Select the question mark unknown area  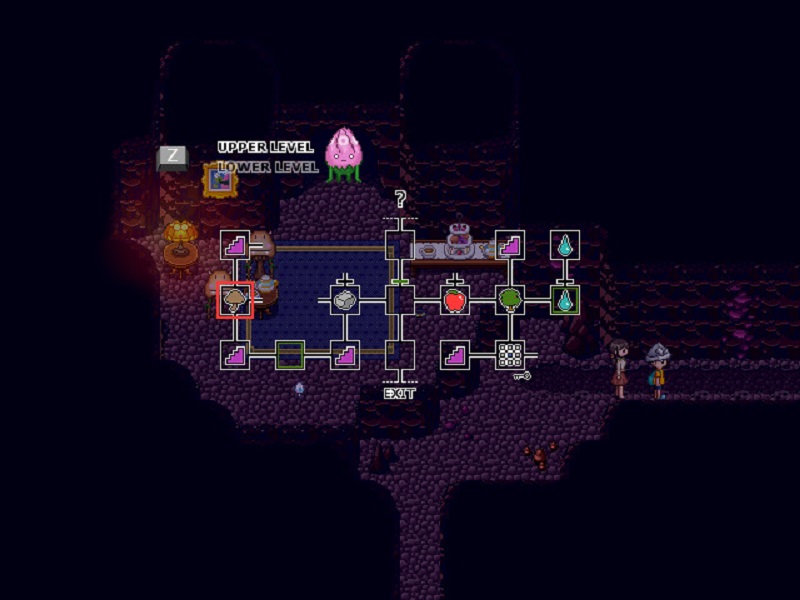(400, 200)
